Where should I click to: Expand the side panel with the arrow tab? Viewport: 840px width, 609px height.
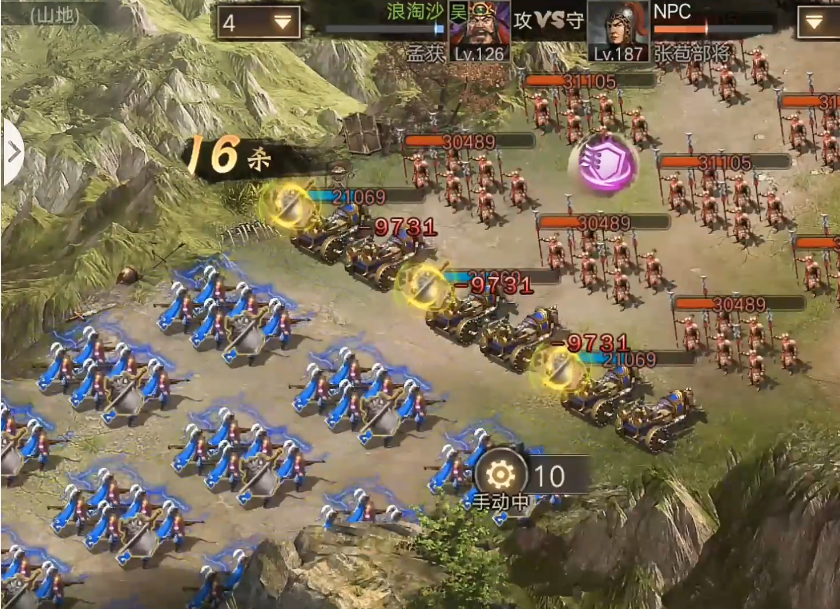point(12,153)
